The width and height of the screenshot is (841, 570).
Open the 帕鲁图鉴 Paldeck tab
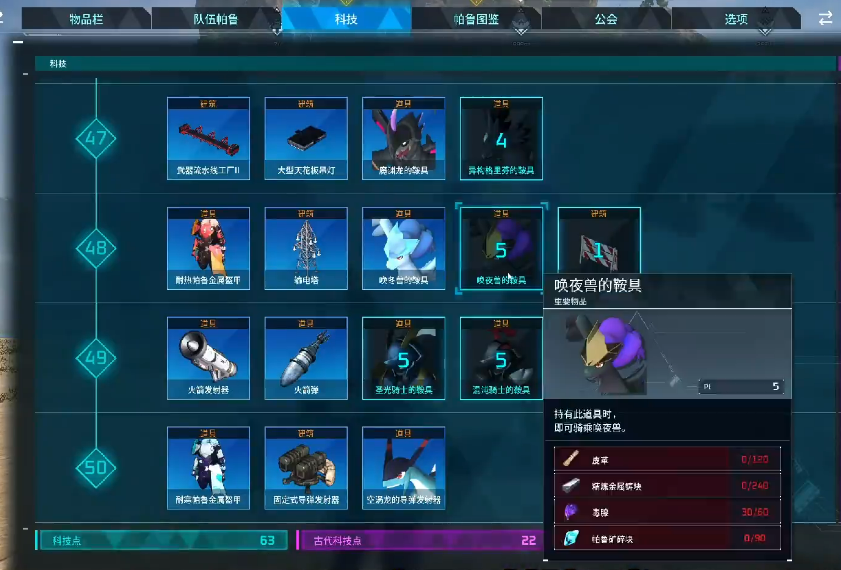(475, 18)
